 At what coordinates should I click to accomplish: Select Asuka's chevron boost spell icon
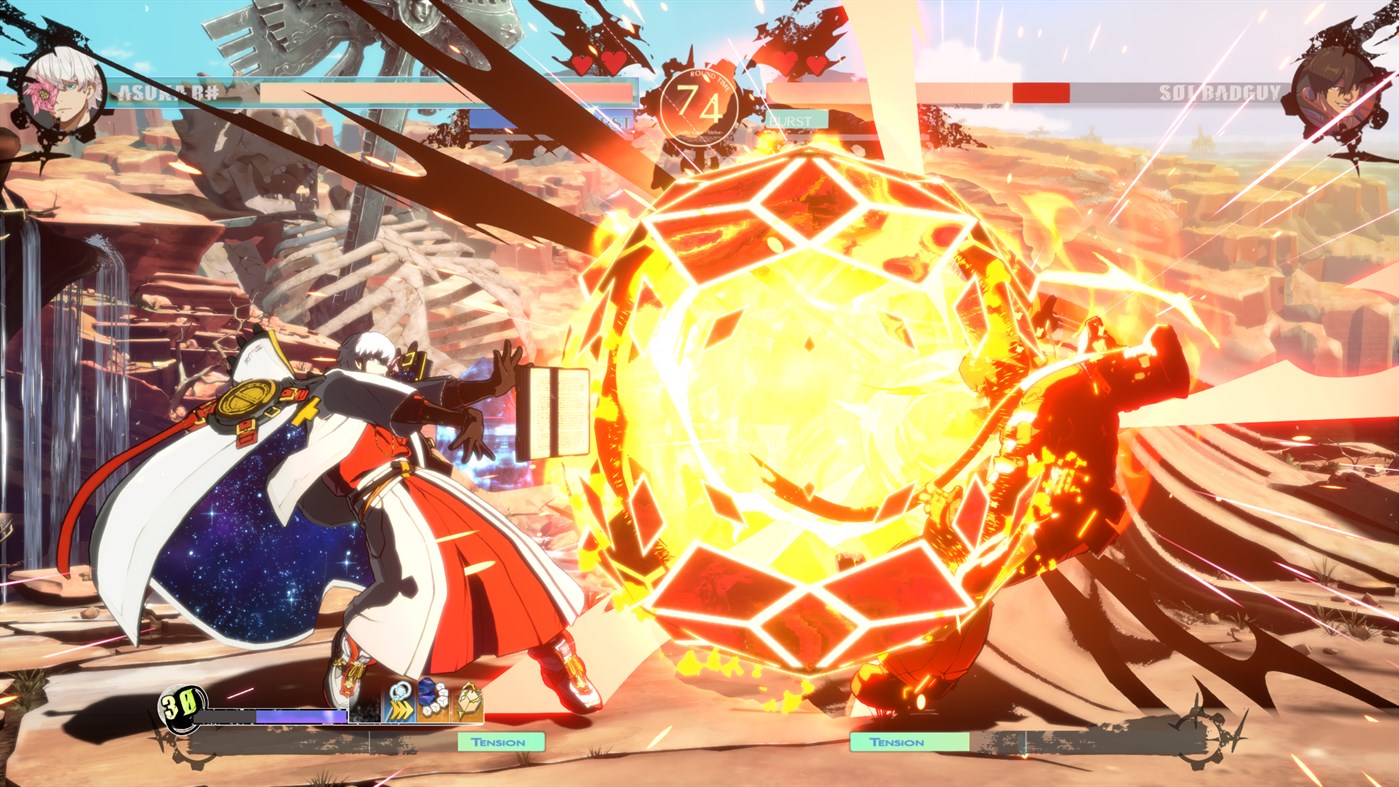[398, 701]
